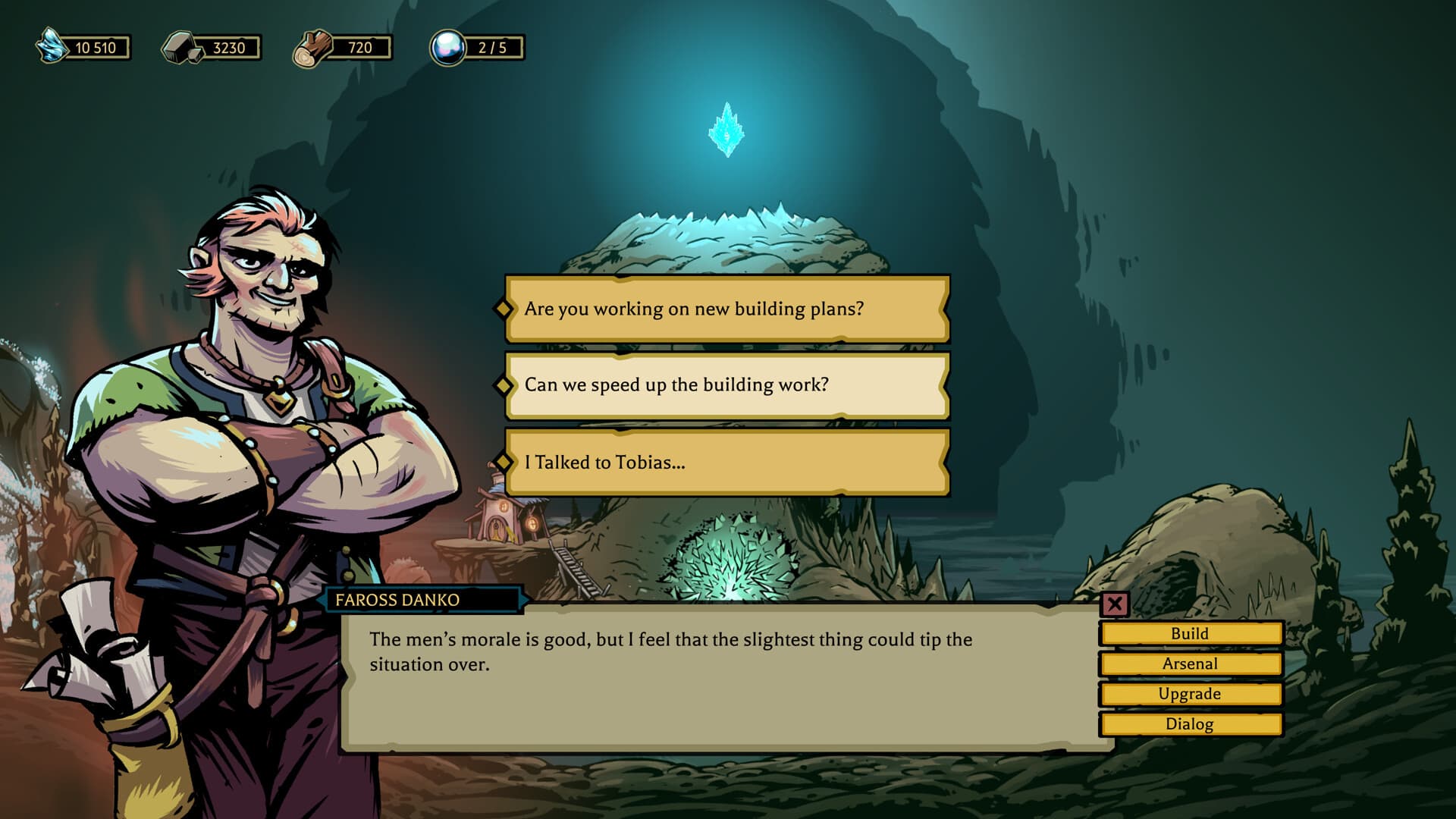1456x819 pixels.
Task: Click the diamond marker on the building plans option
Action: 503,309
